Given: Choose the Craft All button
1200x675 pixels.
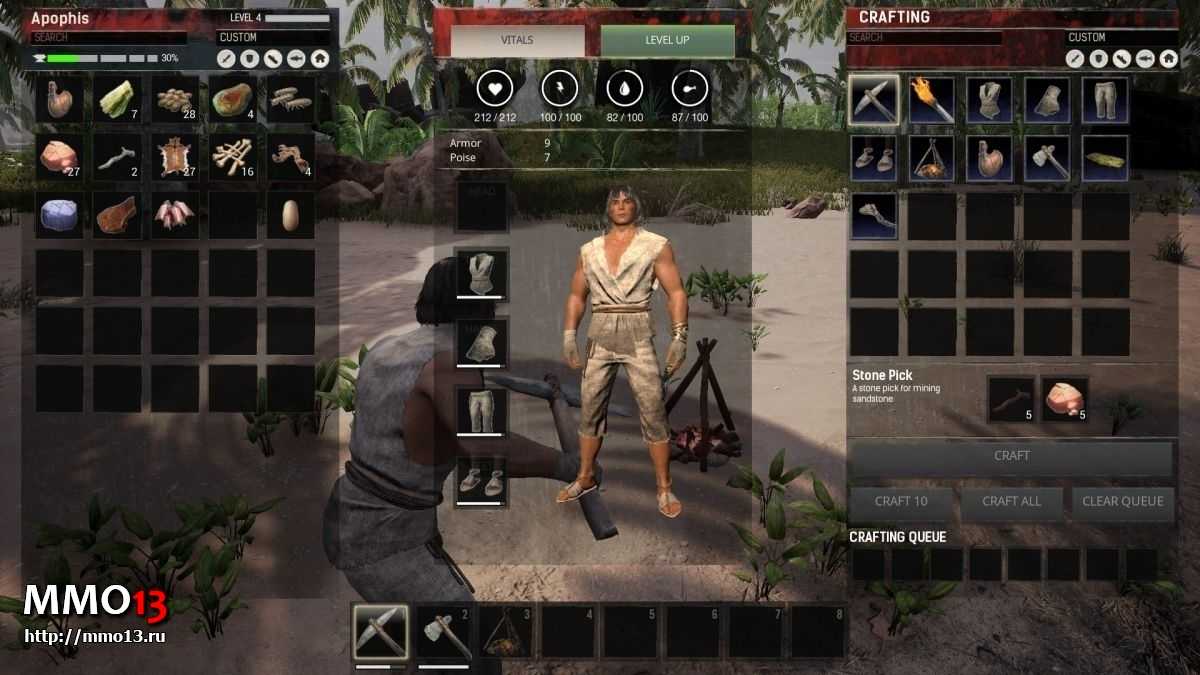Looking at the screenshot, I should [x=1011, y=501].
